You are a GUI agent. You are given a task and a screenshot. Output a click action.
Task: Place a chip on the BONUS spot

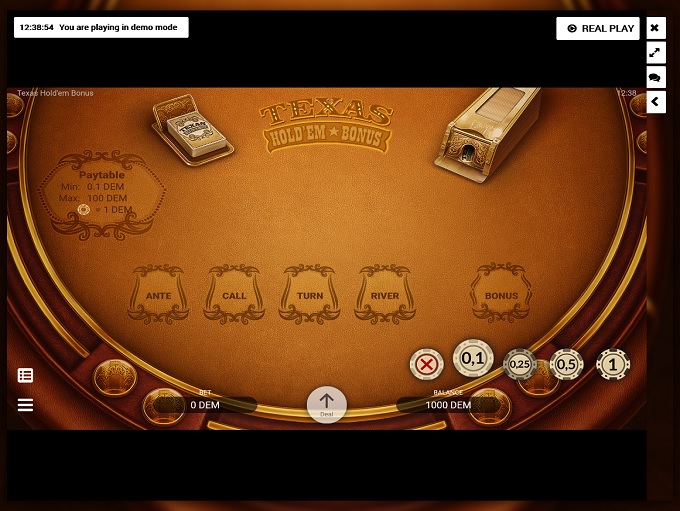tap(501, 295)
